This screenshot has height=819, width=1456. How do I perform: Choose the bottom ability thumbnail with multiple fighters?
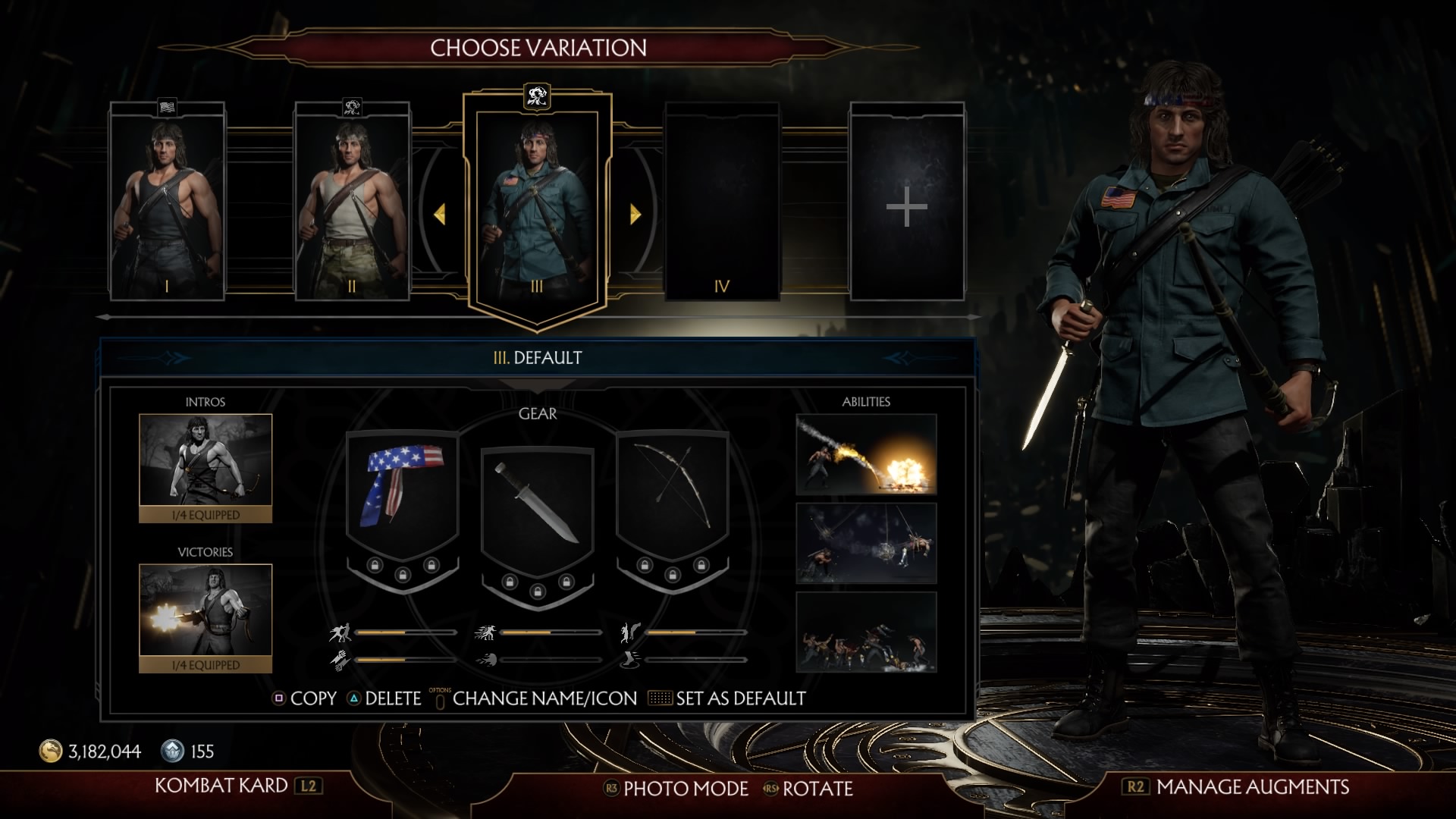(866, 632)
